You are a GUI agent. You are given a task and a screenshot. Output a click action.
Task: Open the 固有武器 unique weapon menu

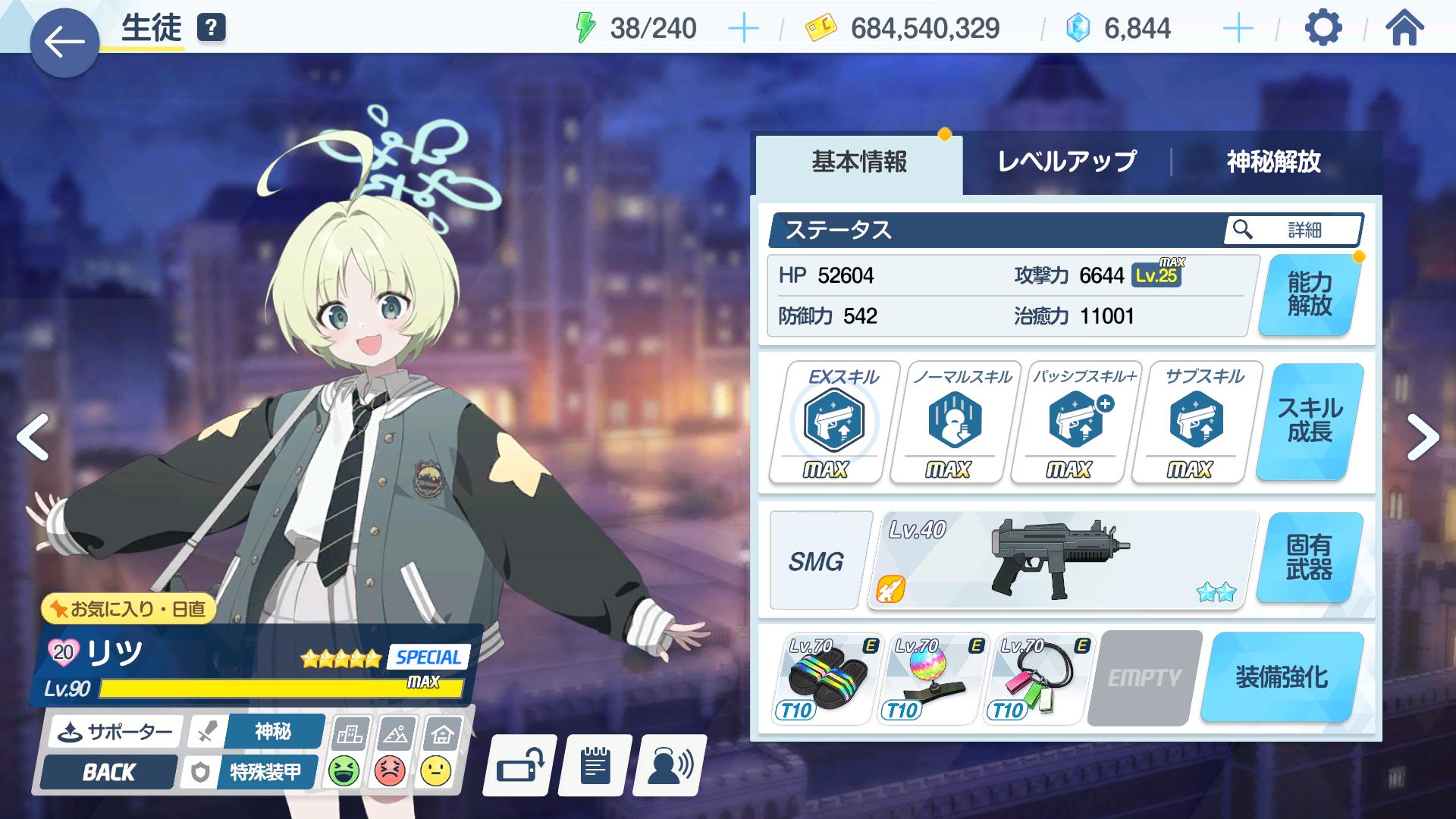pos(1309,557)
